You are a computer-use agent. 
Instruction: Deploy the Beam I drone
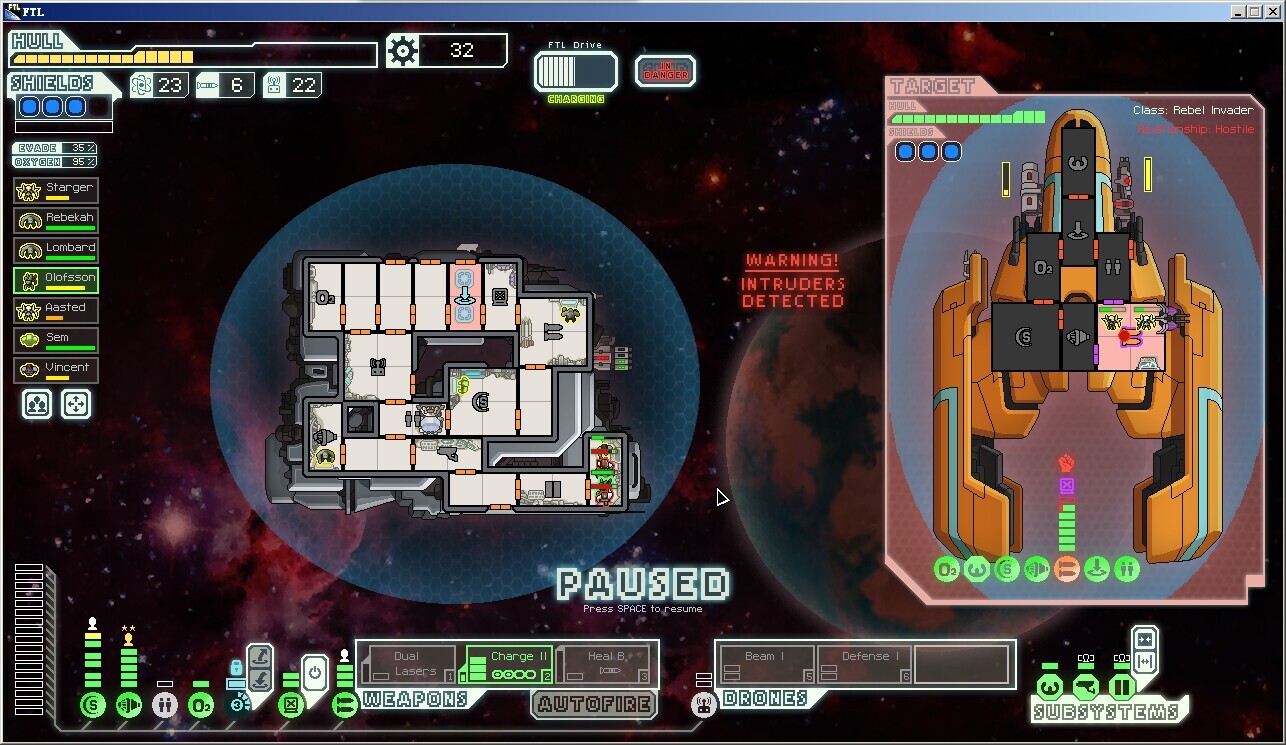765,664
